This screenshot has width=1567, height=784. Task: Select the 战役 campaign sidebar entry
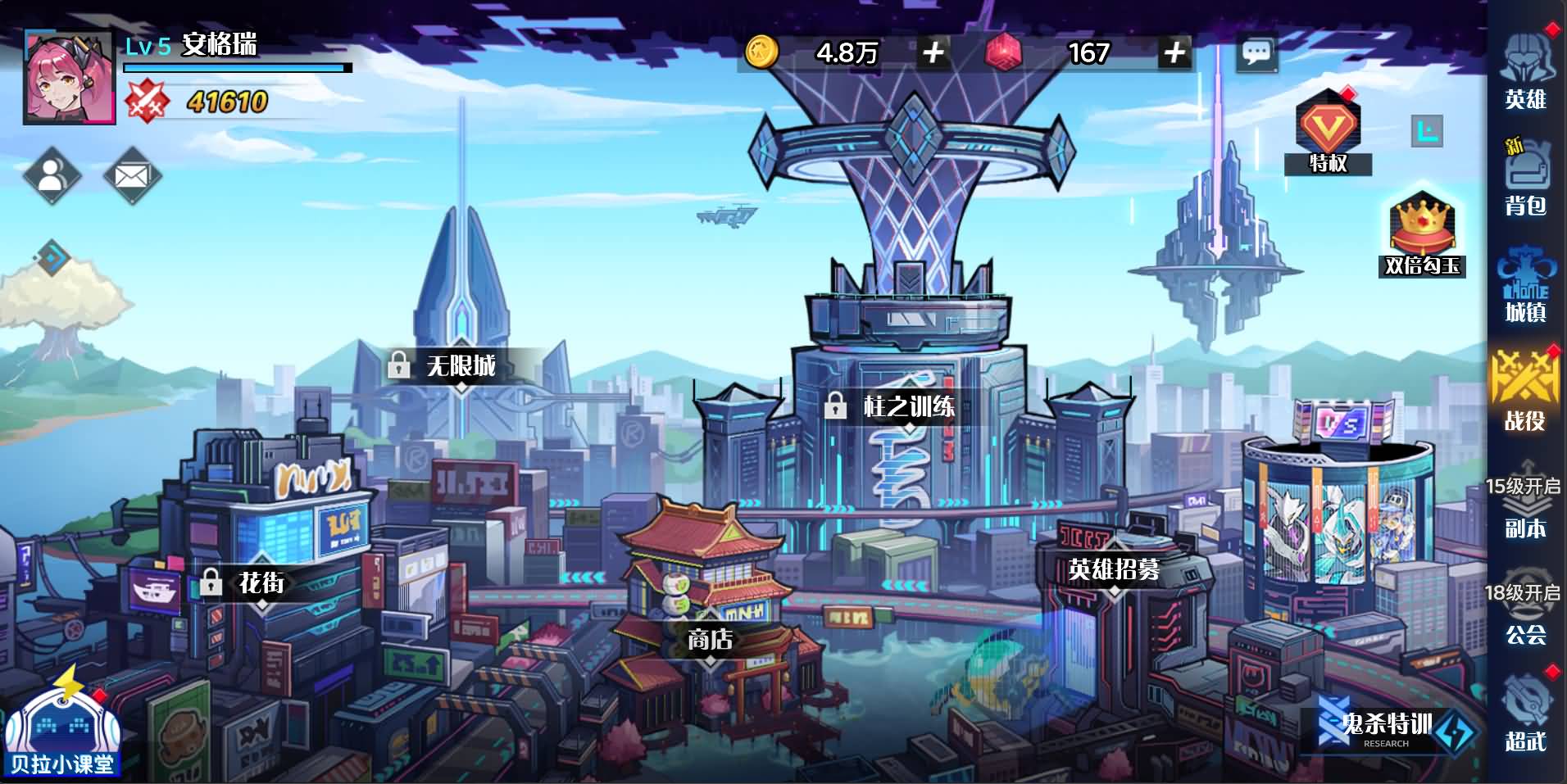pos(1525,393)
